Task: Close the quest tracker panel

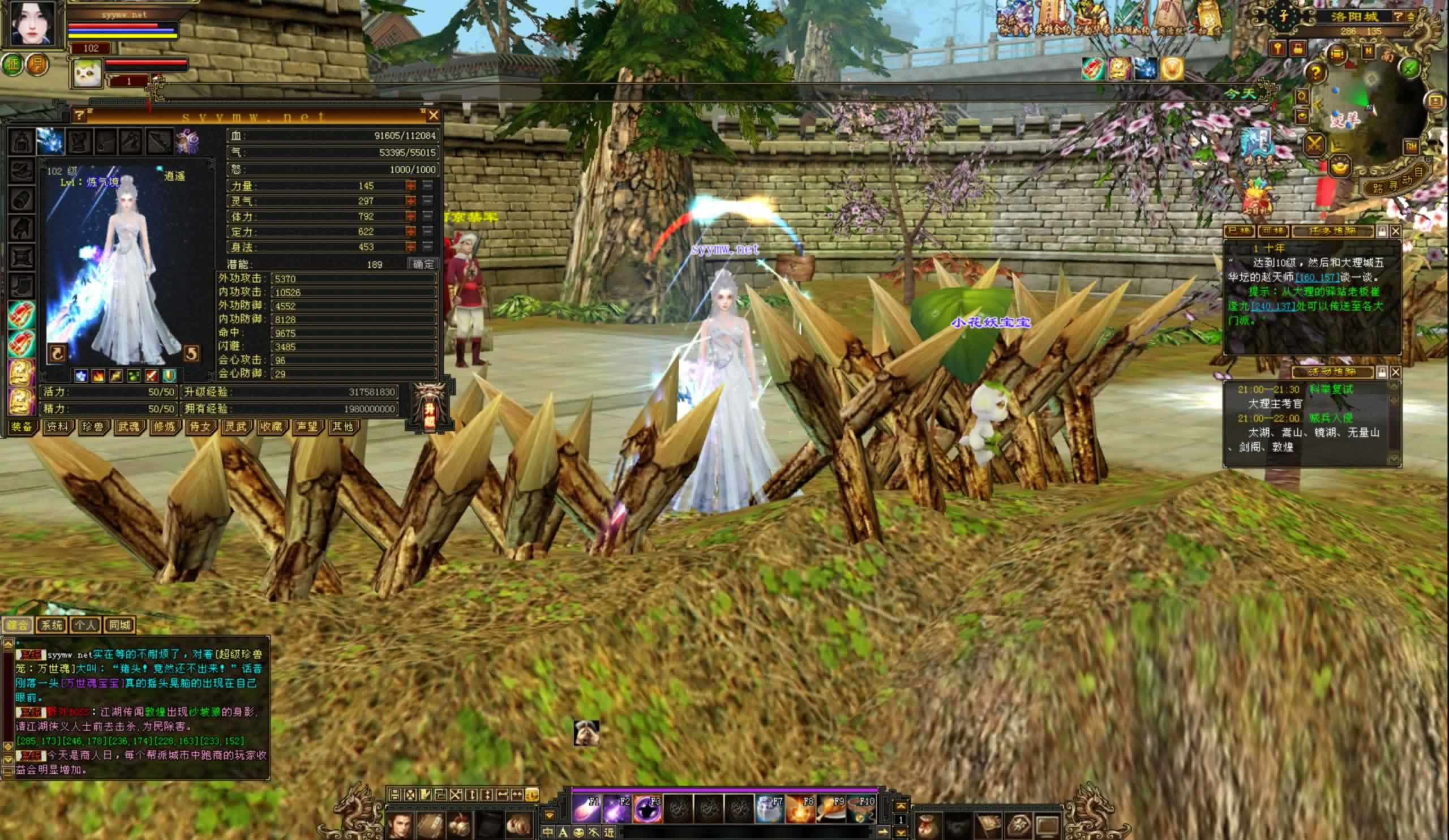Action: [1396, 231]
